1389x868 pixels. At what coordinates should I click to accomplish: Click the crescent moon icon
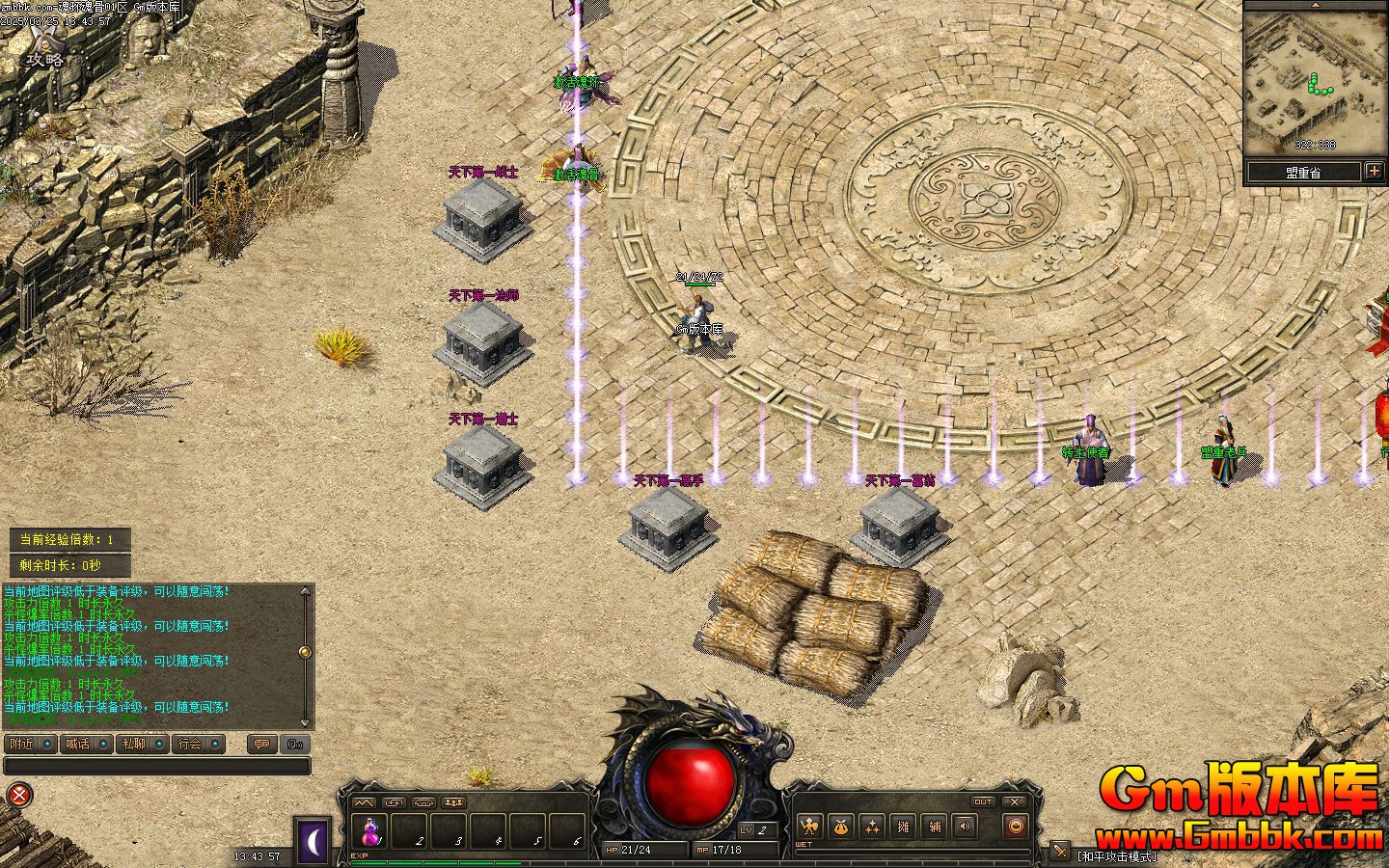pos(313,843)
